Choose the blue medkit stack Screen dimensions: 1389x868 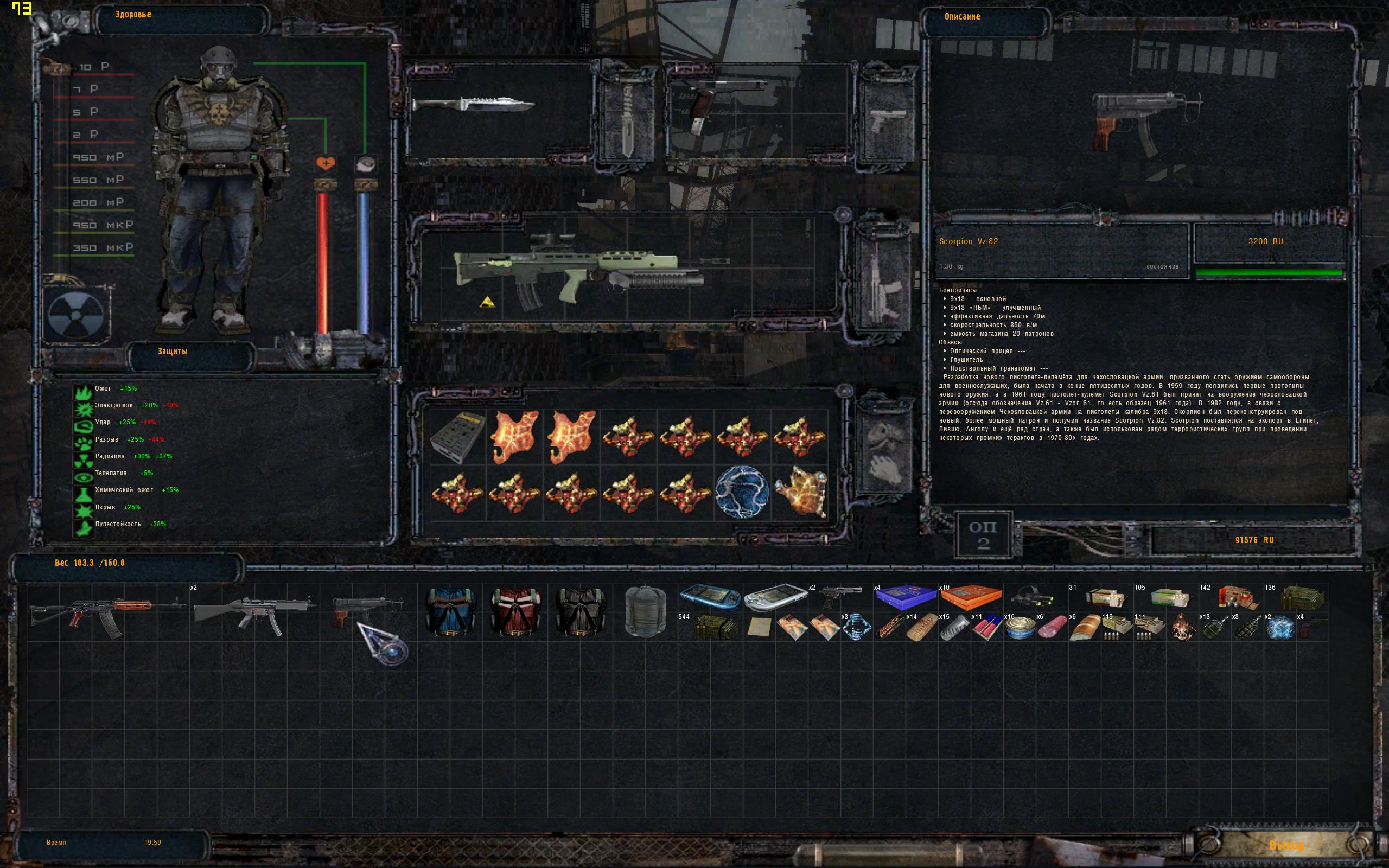click(906, 597)
